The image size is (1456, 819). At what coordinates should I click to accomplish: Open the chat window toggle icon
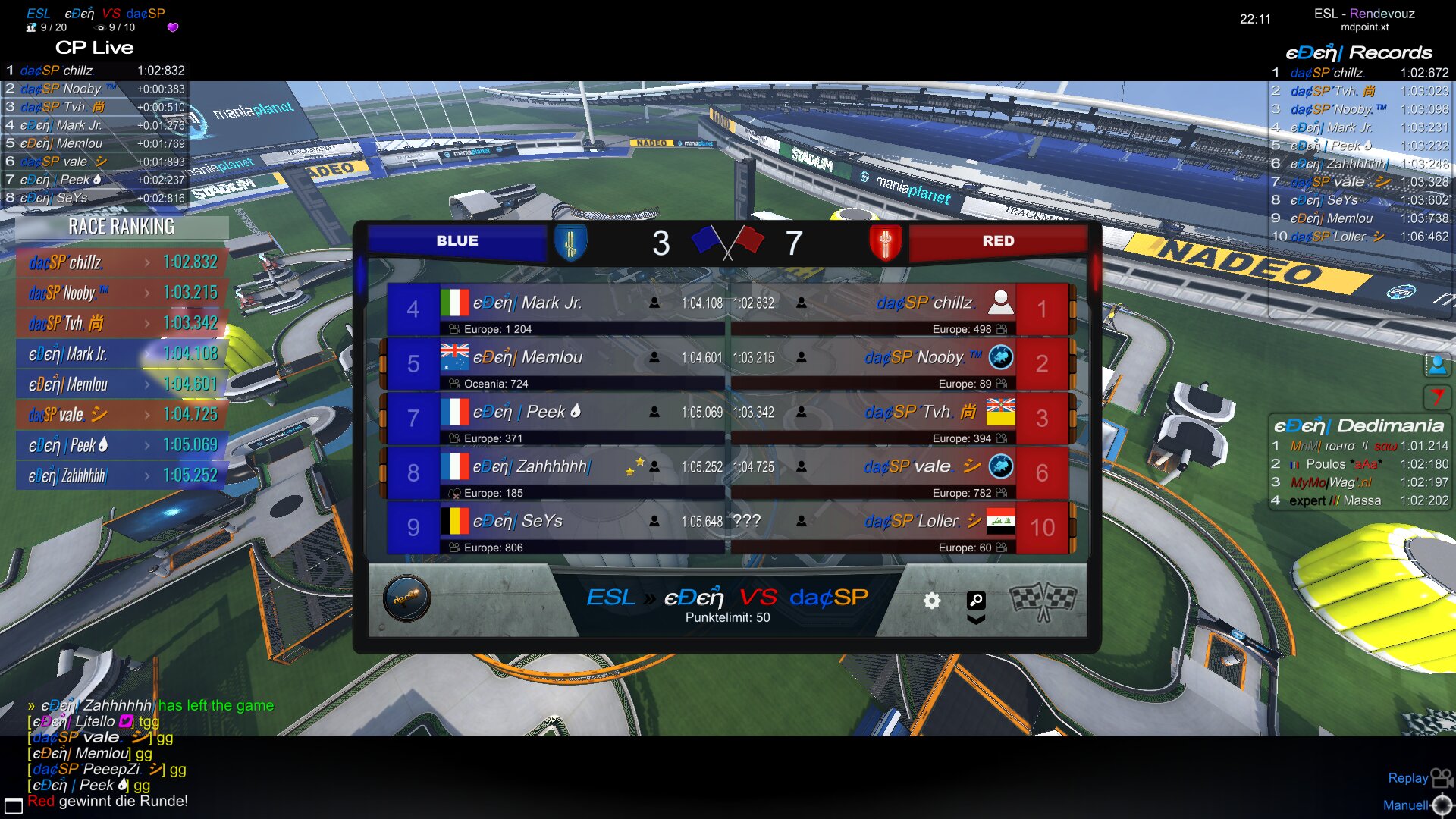[13, 805]
